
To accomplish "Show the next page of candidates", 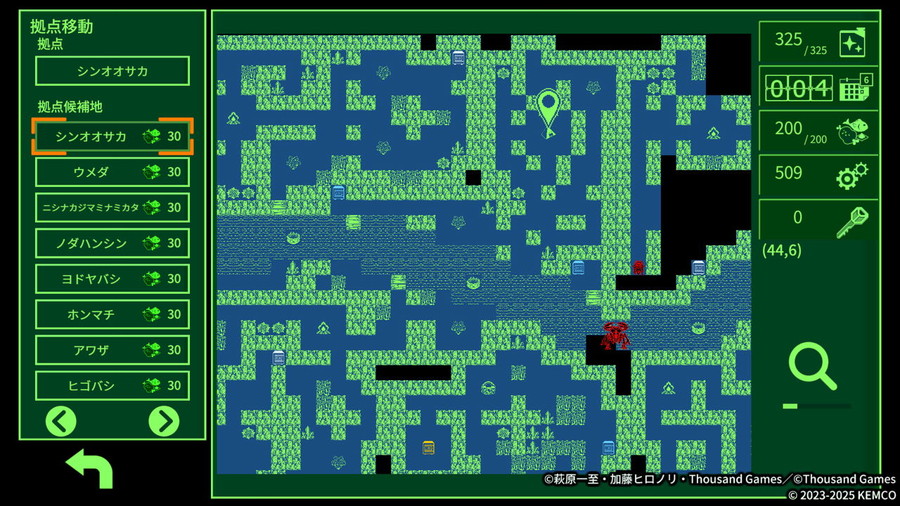I will click(x=164, y=421).
